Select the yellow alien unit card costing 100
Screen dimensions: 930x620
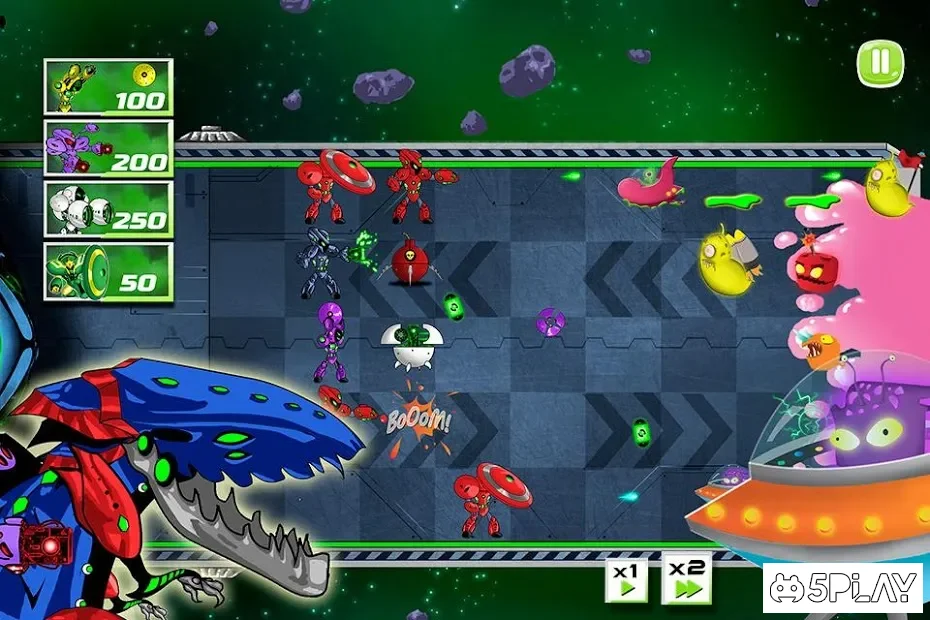pyautogui.click(x=108, y=87)
